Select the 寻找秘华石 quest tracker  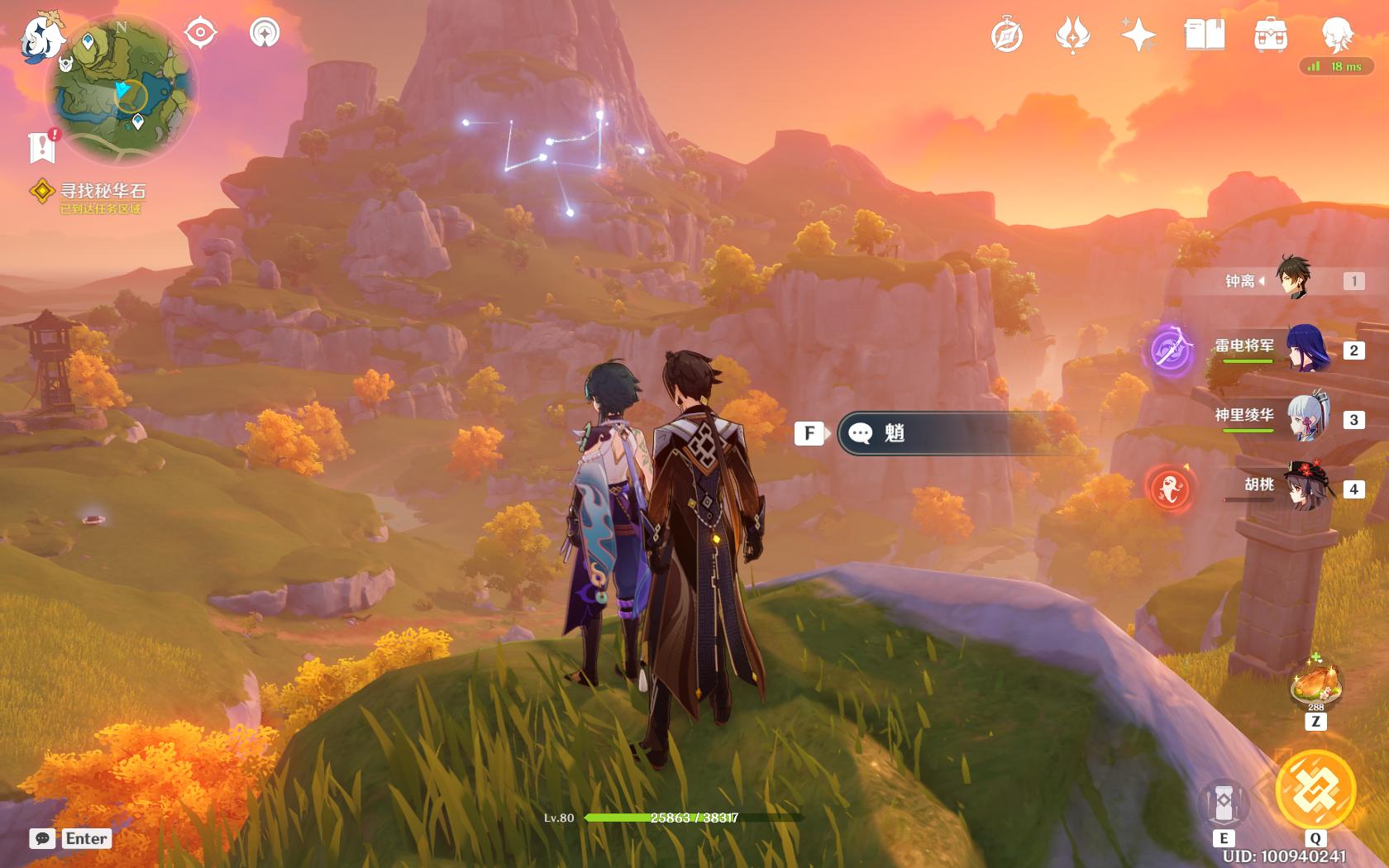pos(102,192)
